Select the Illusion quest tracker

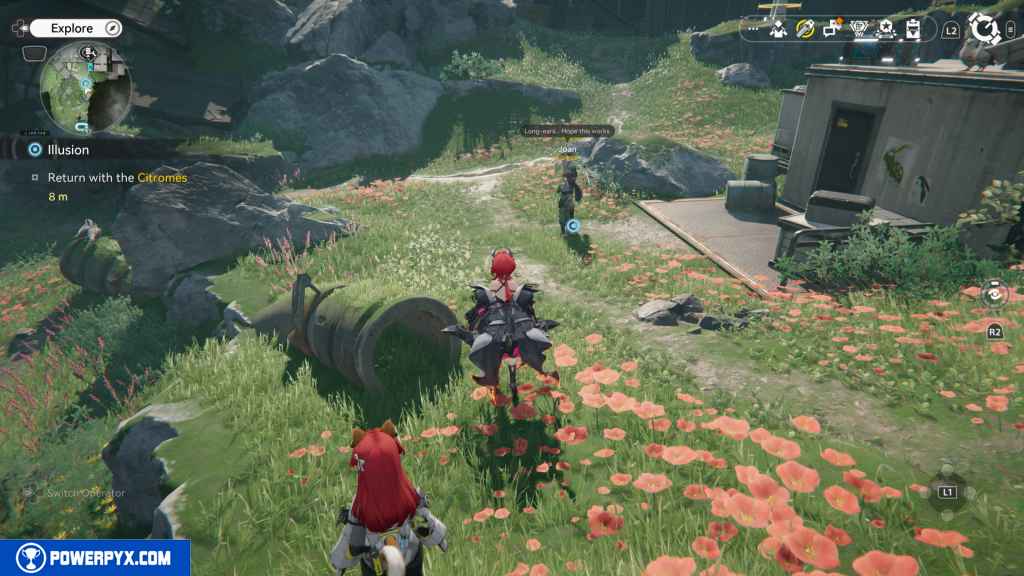tap(68, 150)
